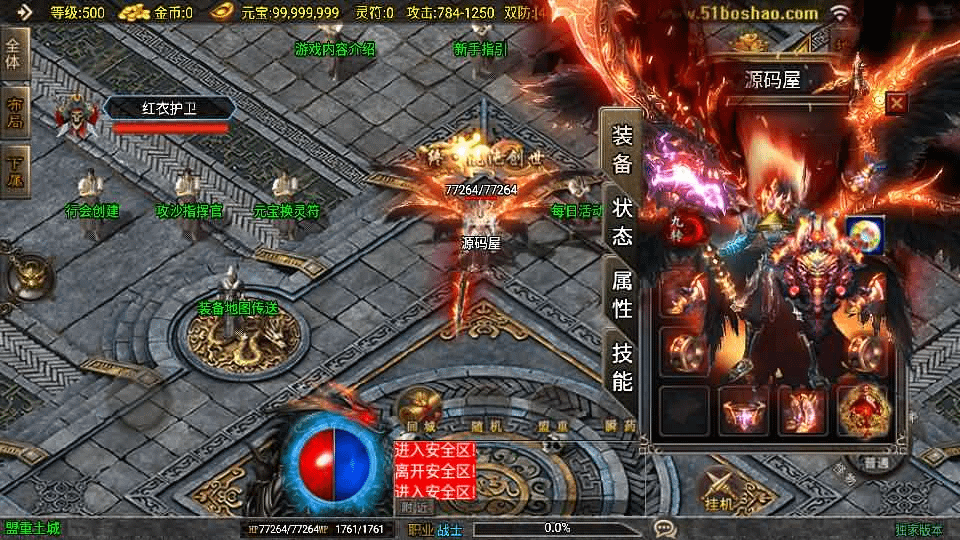Switch to the 装备 equipment tab
960x540 pixels.
tap(622, 150)
